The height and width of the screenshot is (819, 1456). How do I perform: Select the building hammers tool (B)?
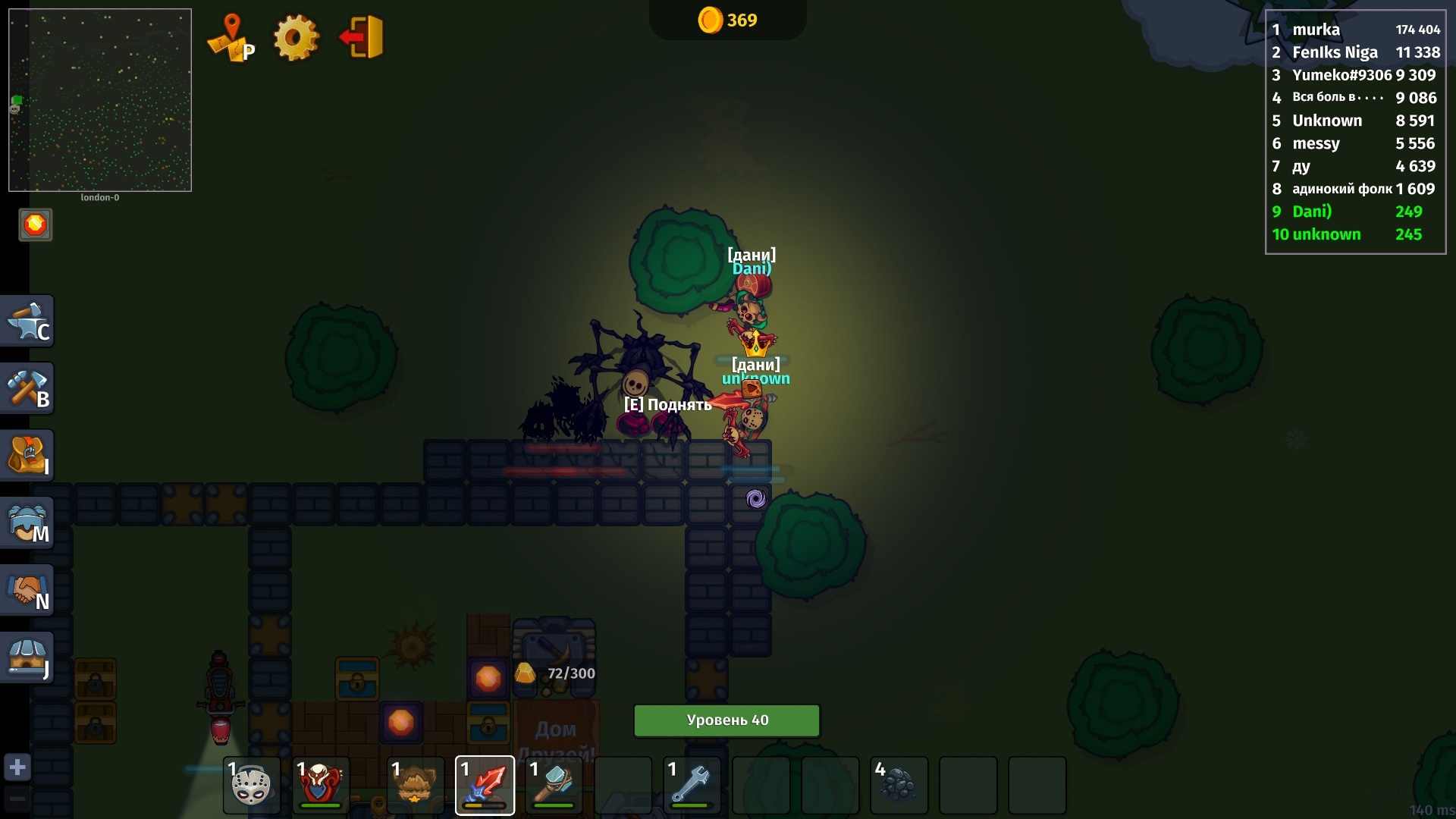(28, 388)
